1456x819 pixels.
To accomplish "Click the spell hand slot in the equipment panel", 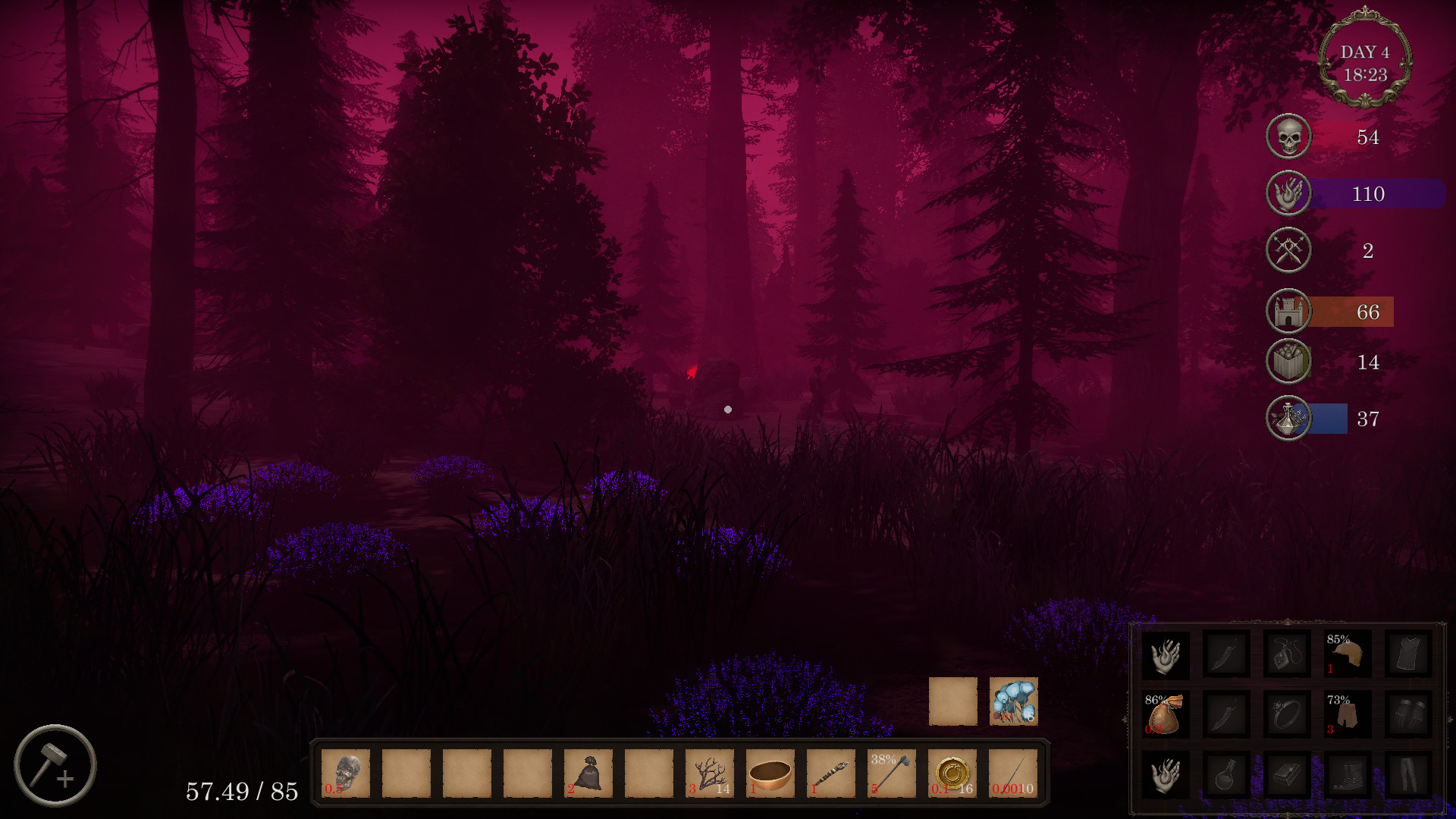I will 1166,654.
